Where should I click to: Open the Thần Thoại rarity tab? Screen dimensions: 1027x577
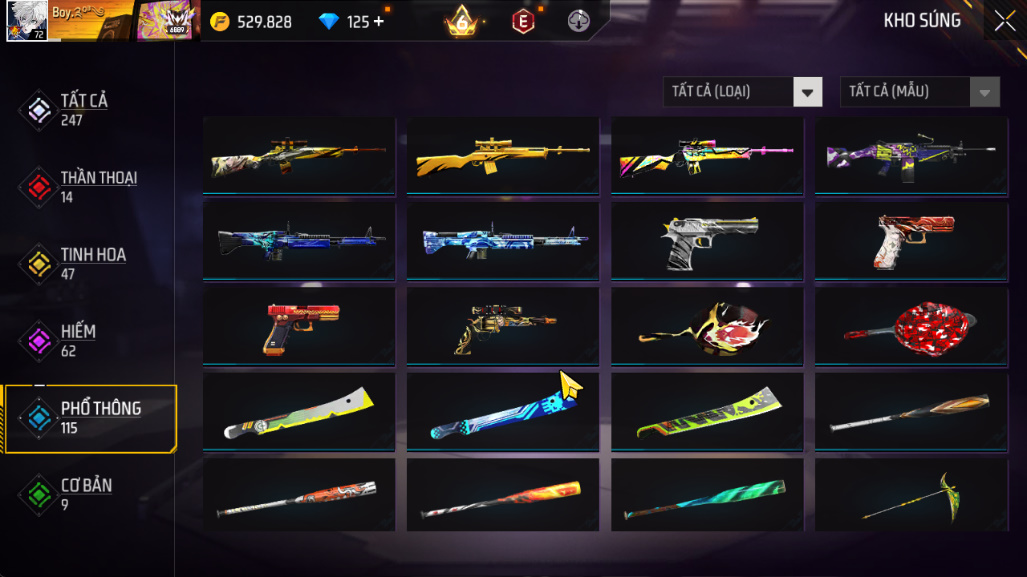coord(97,187)
